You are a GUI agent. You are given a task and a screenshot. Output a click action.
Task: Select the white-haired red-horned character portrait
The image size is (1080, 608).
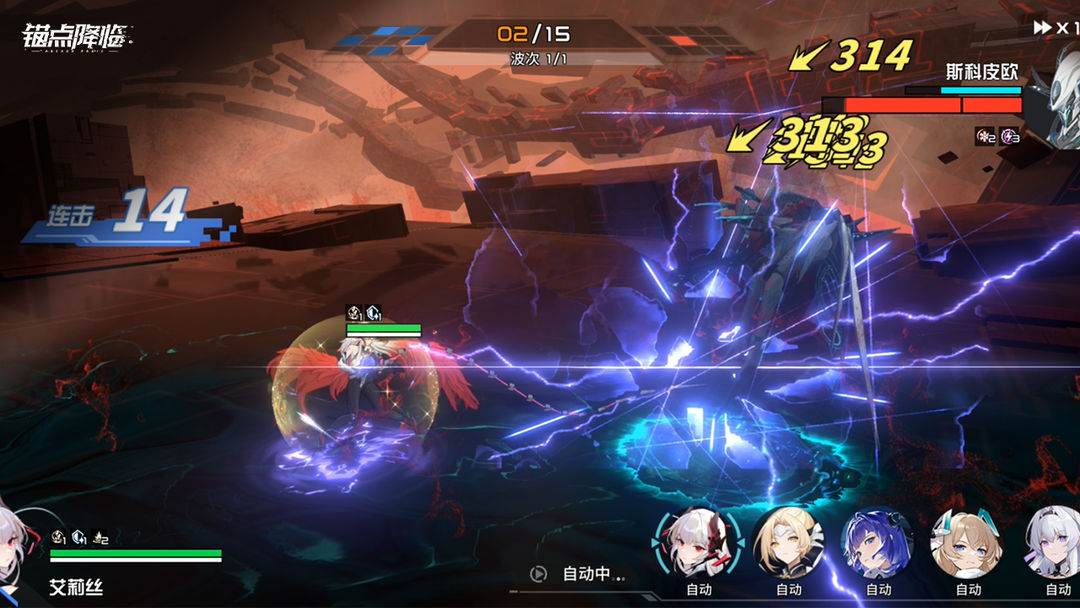(698, 541)
